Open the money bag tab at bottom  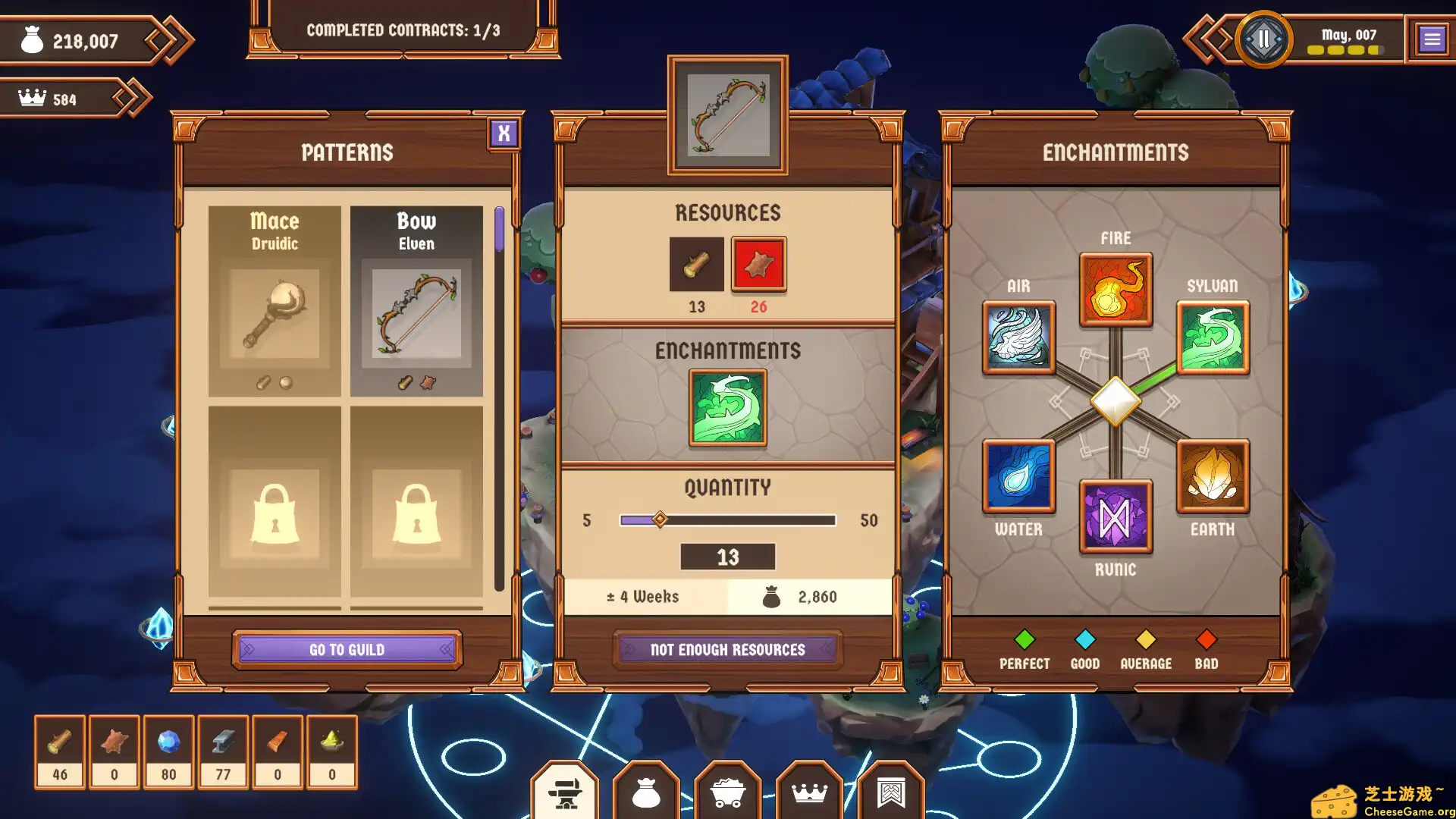[x=646, y=793]
